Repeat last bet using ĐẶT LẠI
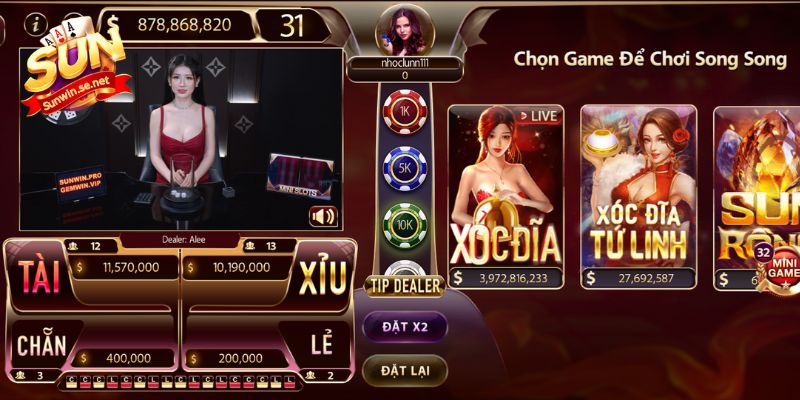Image resolution: width=800 pixels, height=400 pixels. point(404,370)
